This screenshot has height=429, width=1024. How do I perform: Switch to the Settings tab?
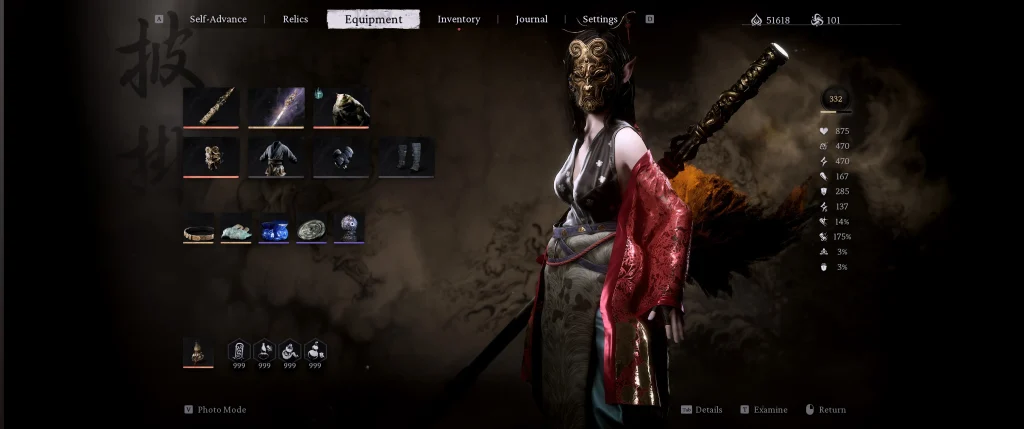600,19
